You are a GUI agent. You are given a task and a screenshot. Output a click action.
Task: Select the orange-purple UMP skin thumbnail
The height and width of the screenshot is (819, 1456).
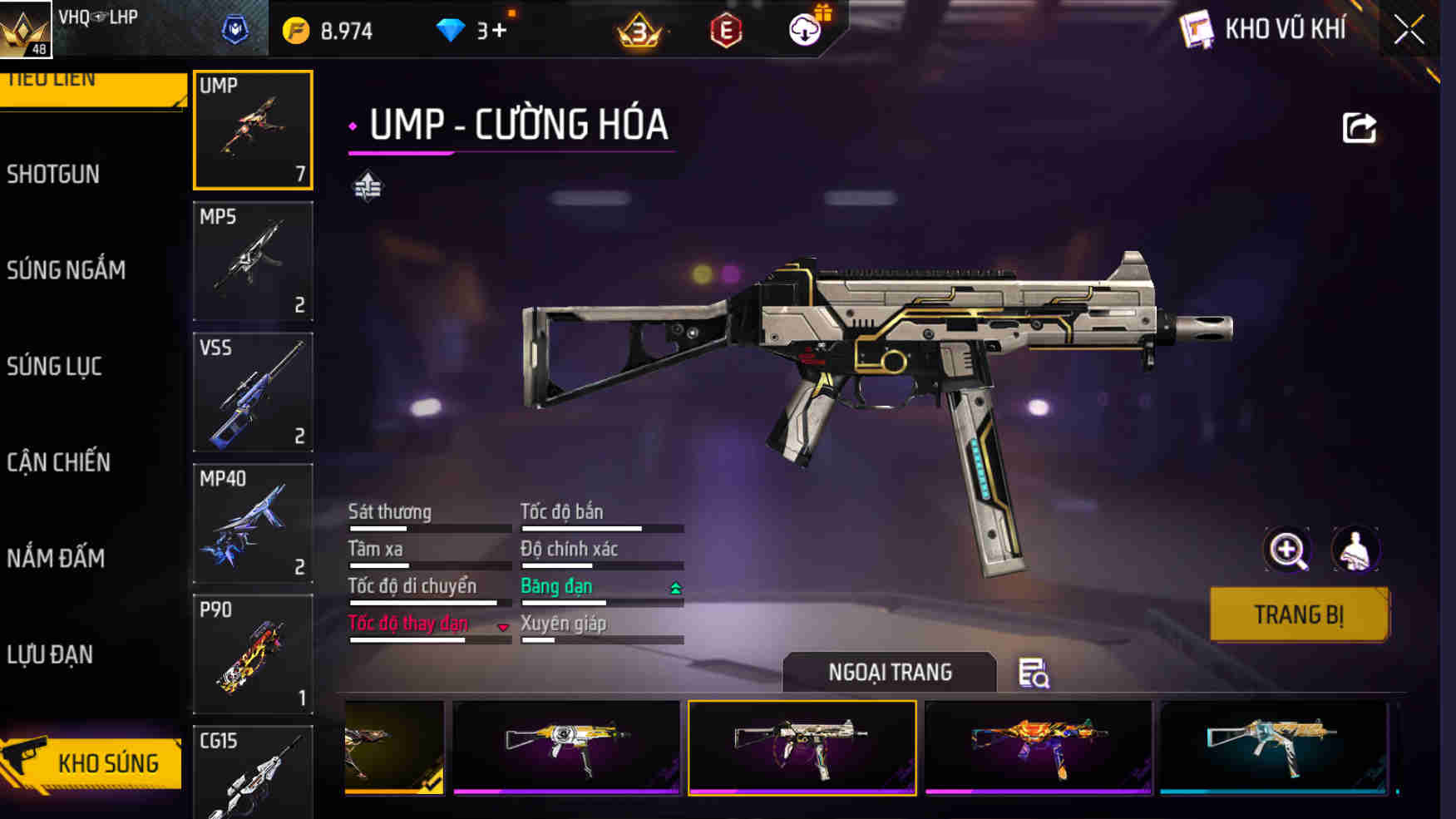pos(1038,747)
